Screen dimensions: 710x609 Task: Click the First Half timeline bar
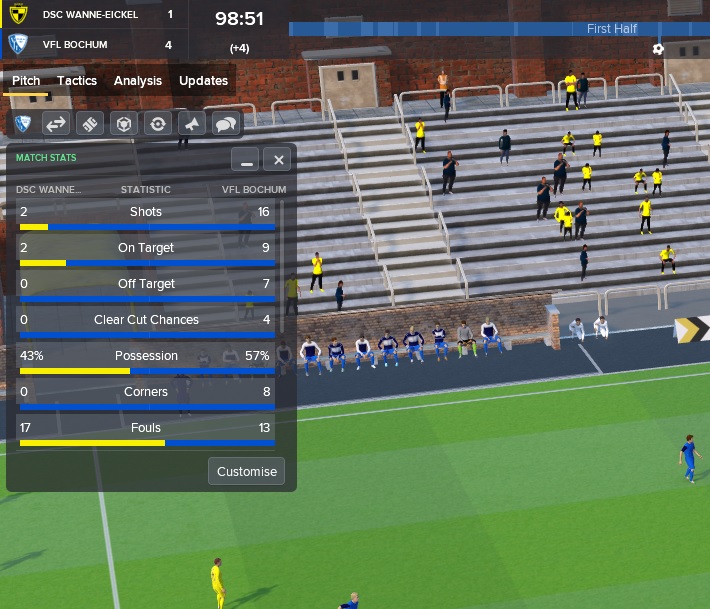point(498,29)
